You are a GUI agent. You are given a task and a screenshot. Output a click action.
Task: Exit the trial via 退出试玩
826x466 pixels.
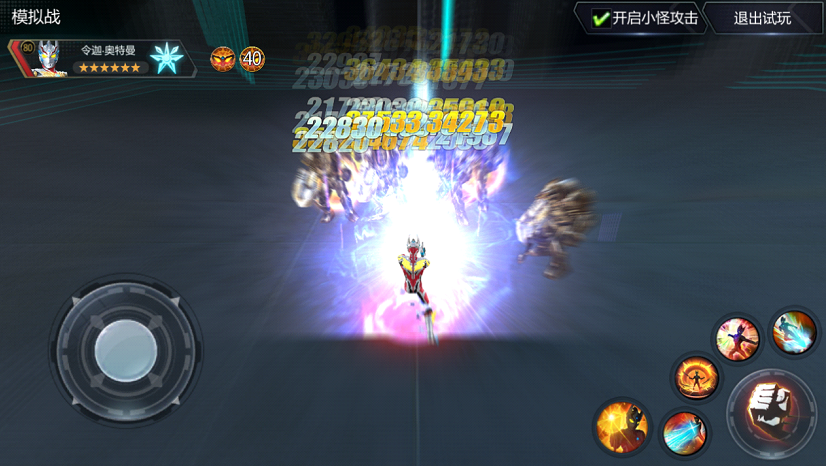tap(762, 18)
